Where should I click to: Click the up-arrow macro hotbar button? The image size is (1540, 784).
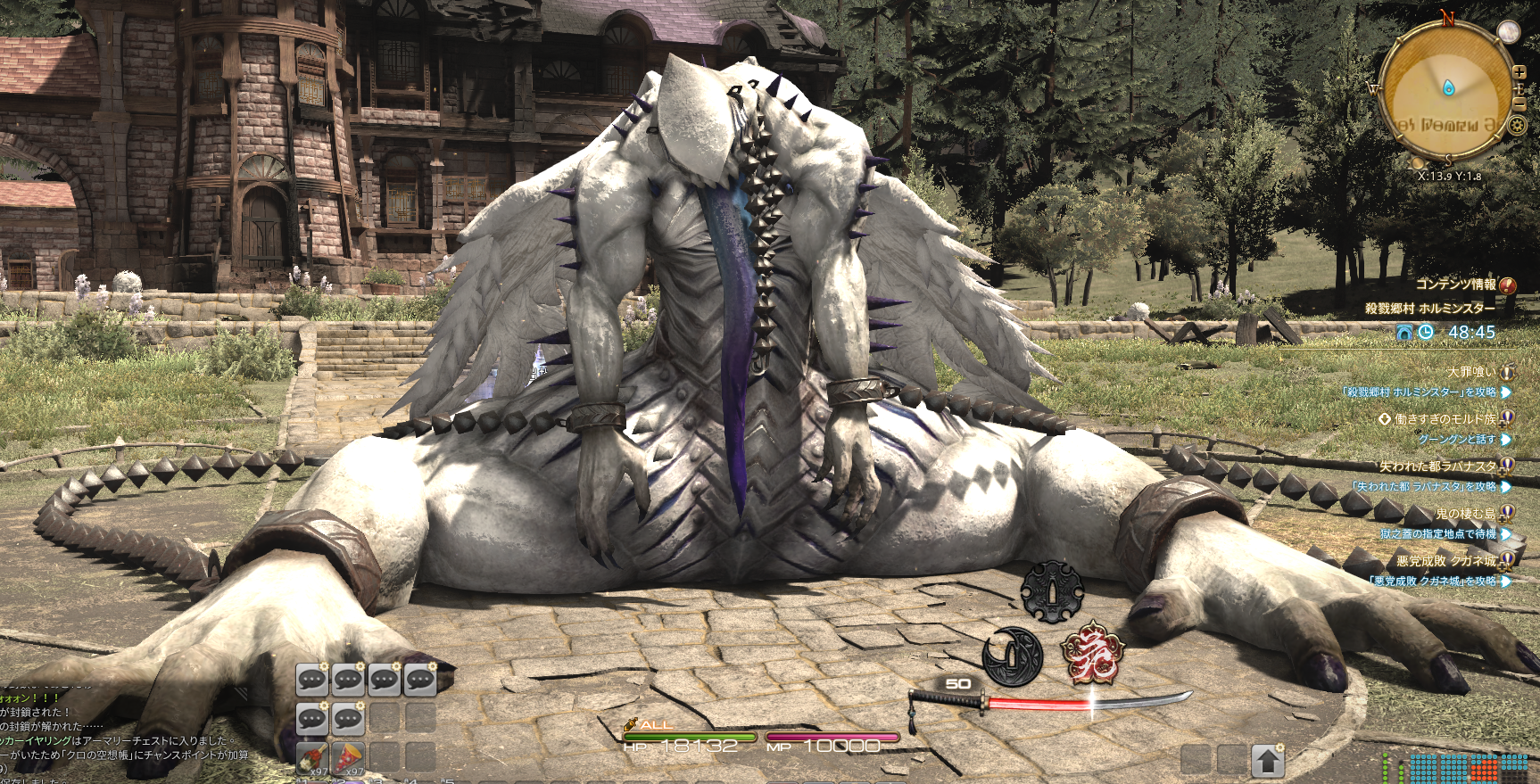click(x=1267, y=761)
